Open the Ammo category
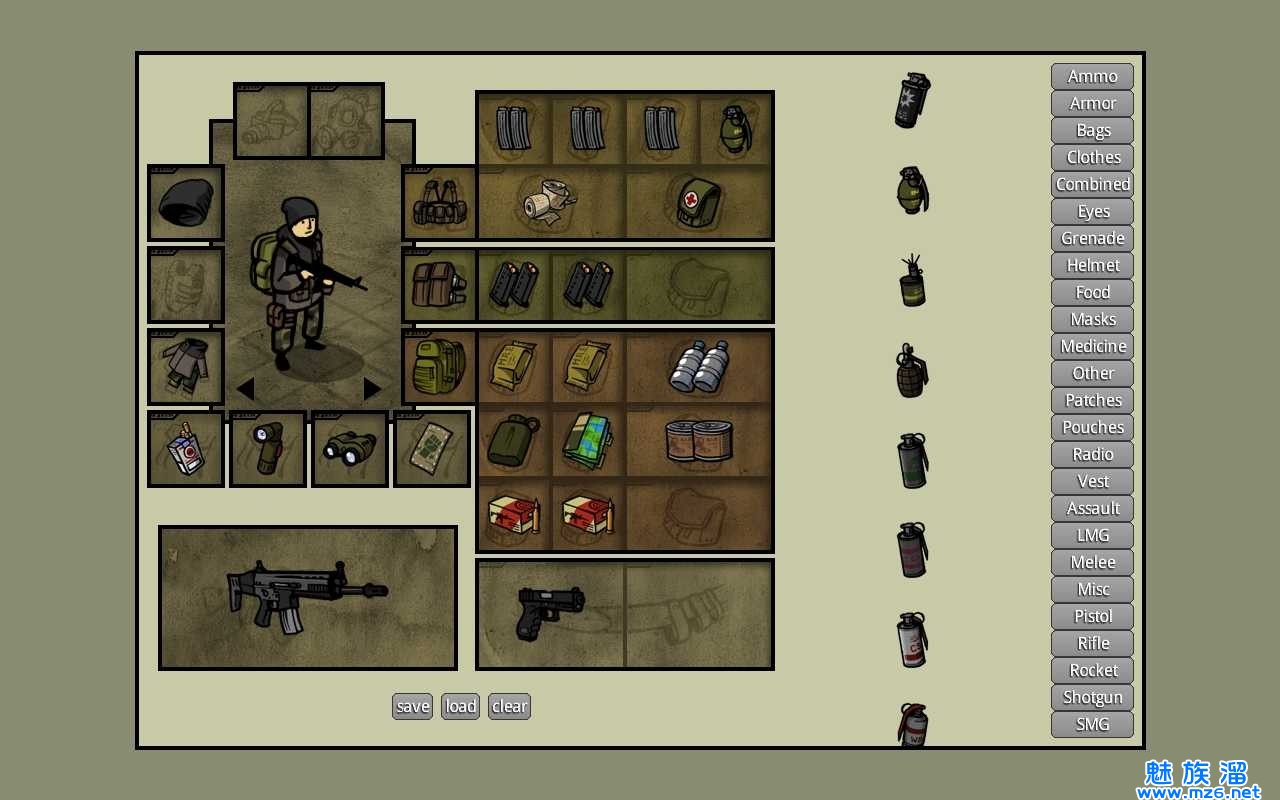Viewport: 1280px width, 800px height. pyautogui.click(x=1092, y=76)
